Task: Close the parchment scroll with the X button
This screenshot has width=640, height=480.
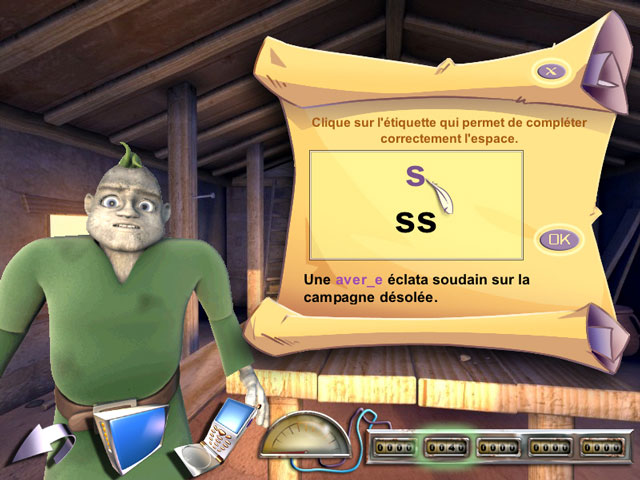Action: coord(552,70)
